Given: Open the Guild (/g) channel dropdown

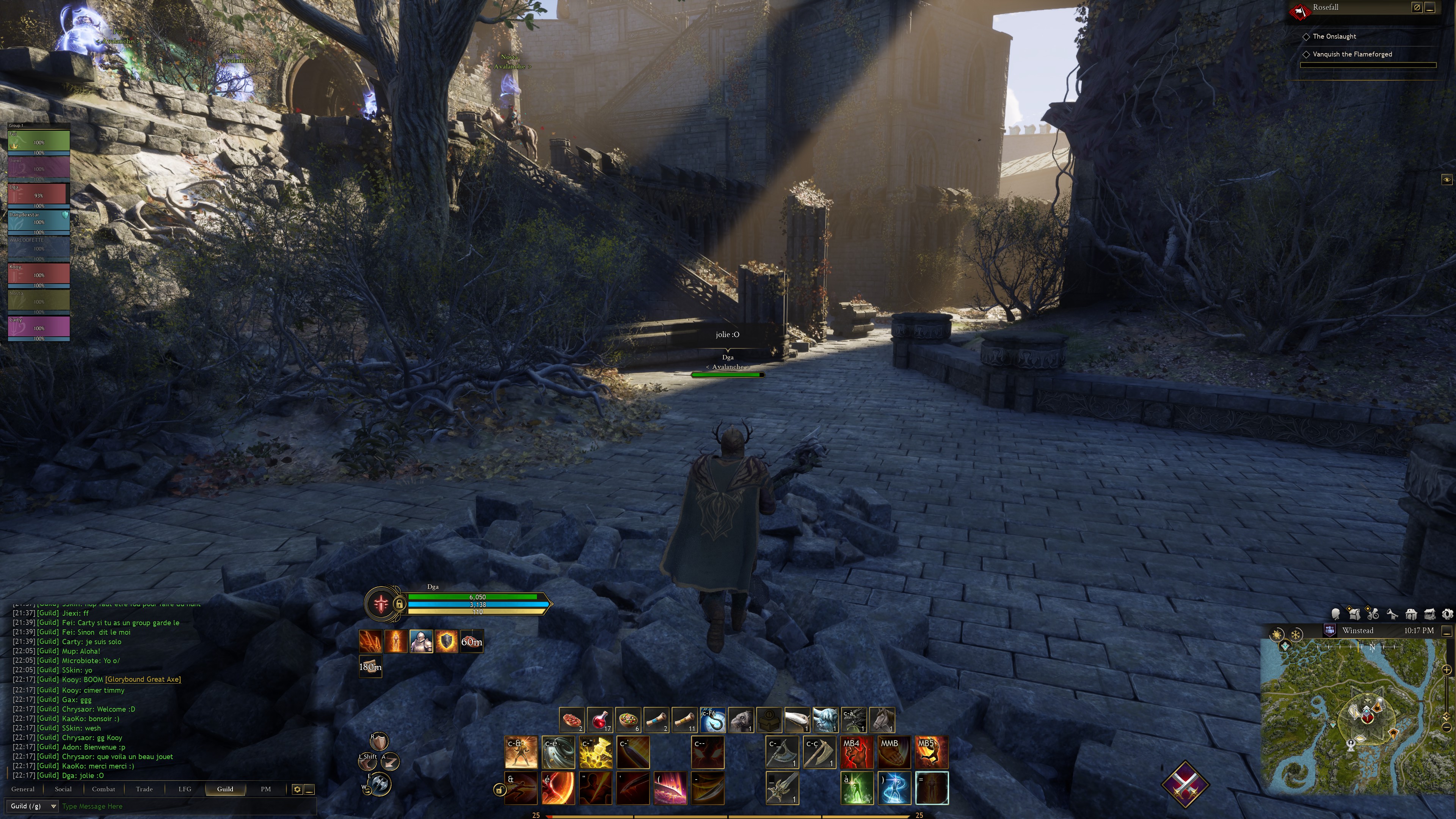Looking at the screenshot, I should pos(33,806).
